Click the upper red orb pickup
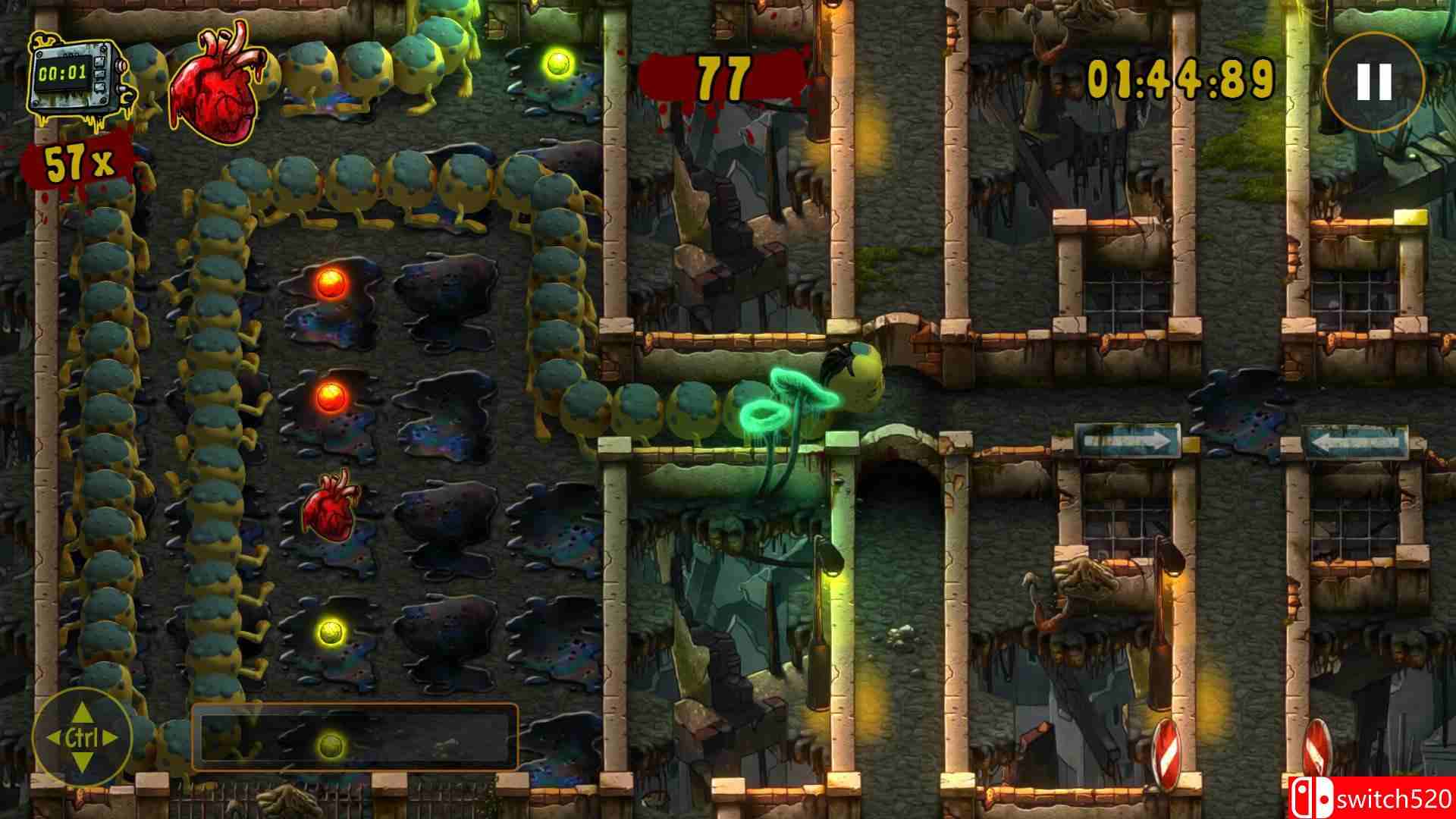This screenshot has height=819, width=1456. [330, 282]
